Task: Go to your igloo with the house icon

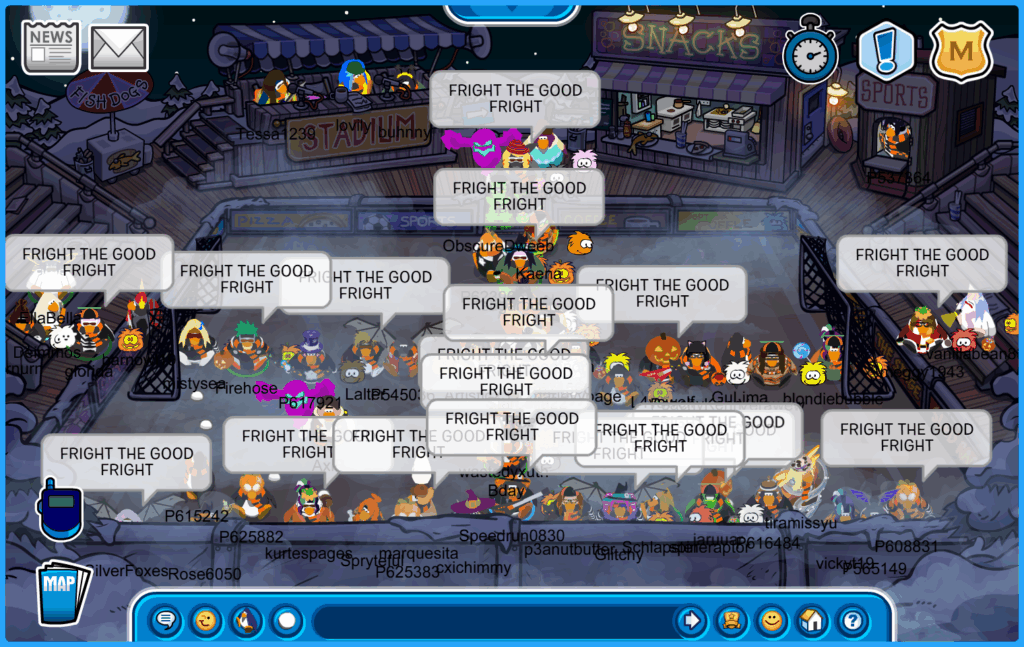Action: pos(811,621)
